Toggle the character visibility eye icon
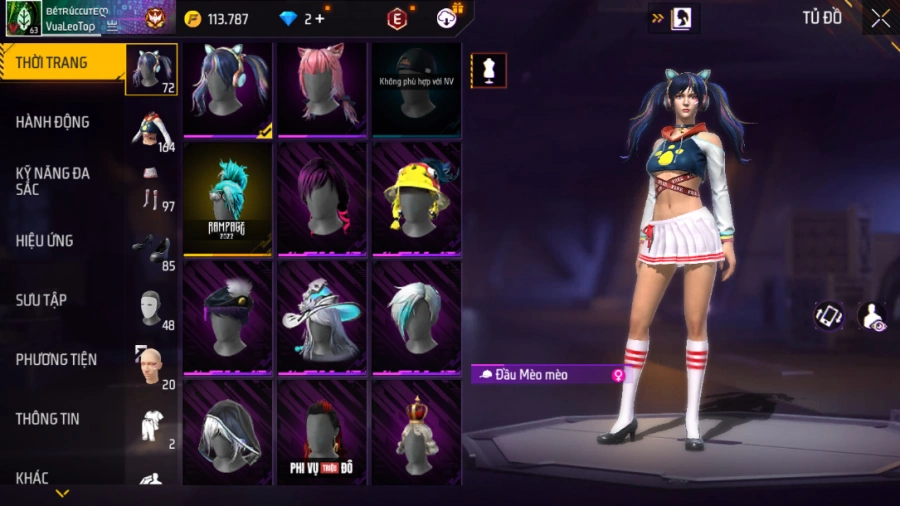The width and height of the screenshot is (900, 506). click(872, 316)
